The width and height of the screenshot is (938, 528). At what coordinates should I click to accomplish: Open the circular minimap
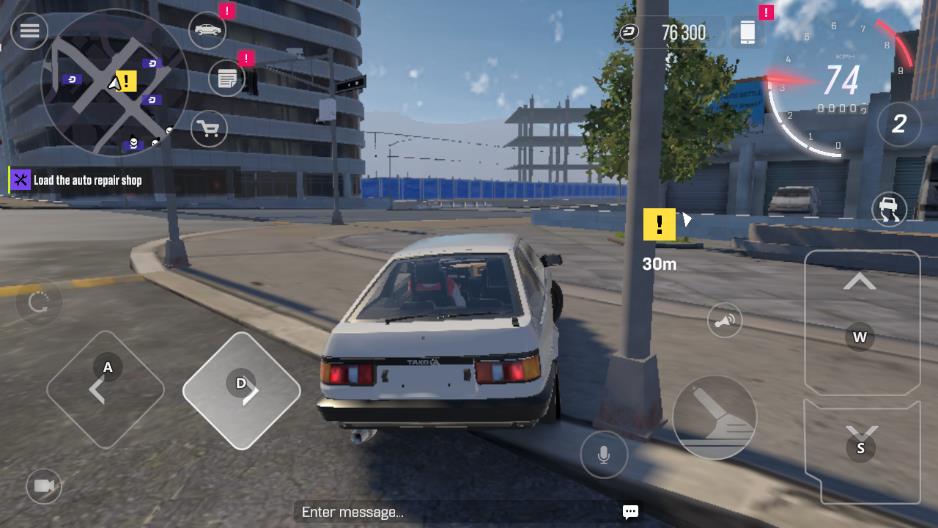pyautogui.click(x=114, y=82)
